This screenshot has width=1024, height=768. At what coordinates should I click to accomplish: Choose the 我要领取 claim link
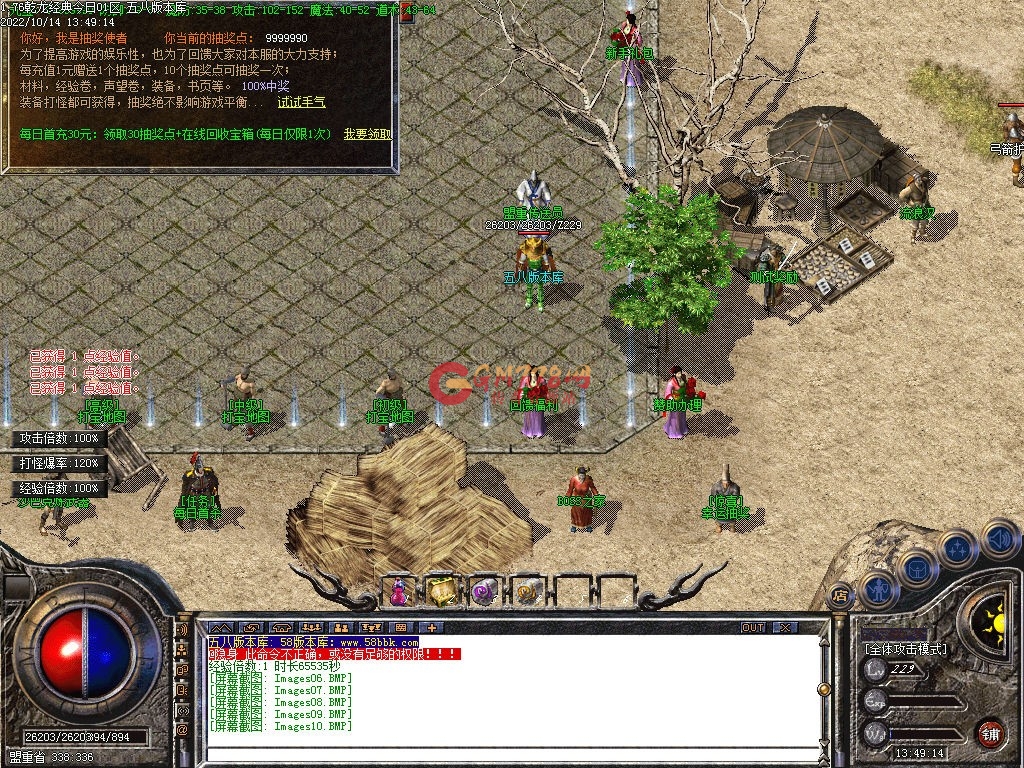(x=367, y=133)
